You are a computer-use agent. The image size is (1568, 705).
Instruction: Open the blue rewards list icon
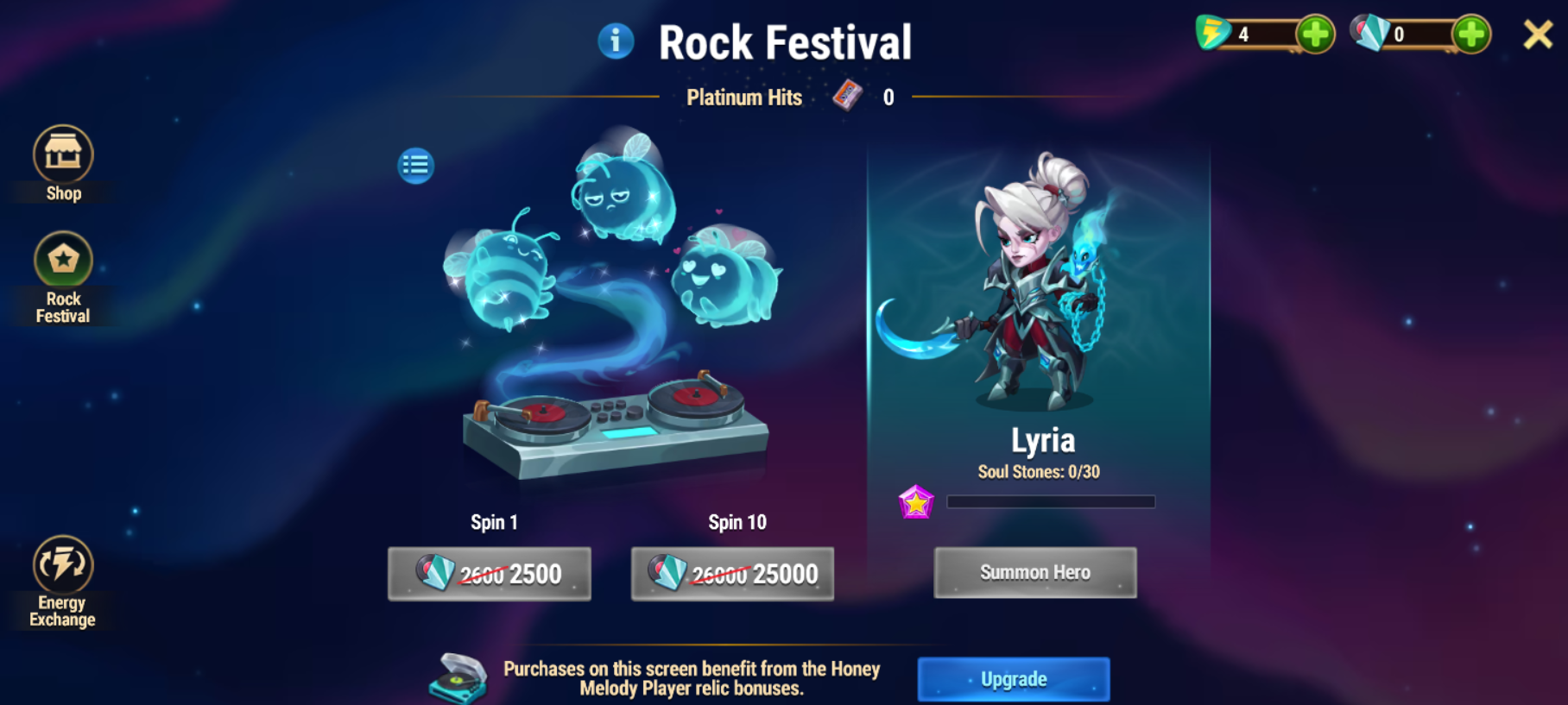point(415,165)
